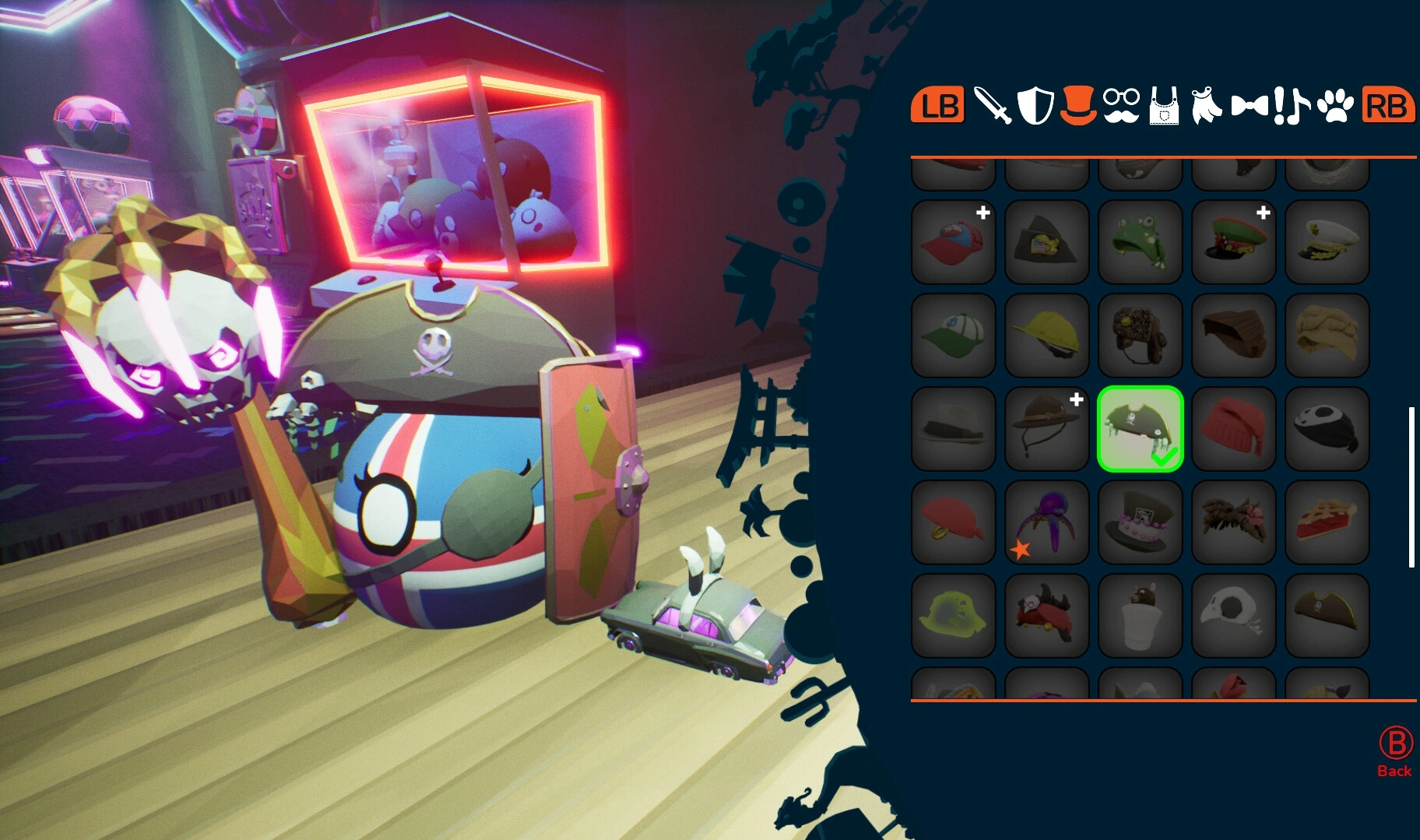Equip the cherry pie hat
Screen dimensions: 1420x840
(1327, 522)
